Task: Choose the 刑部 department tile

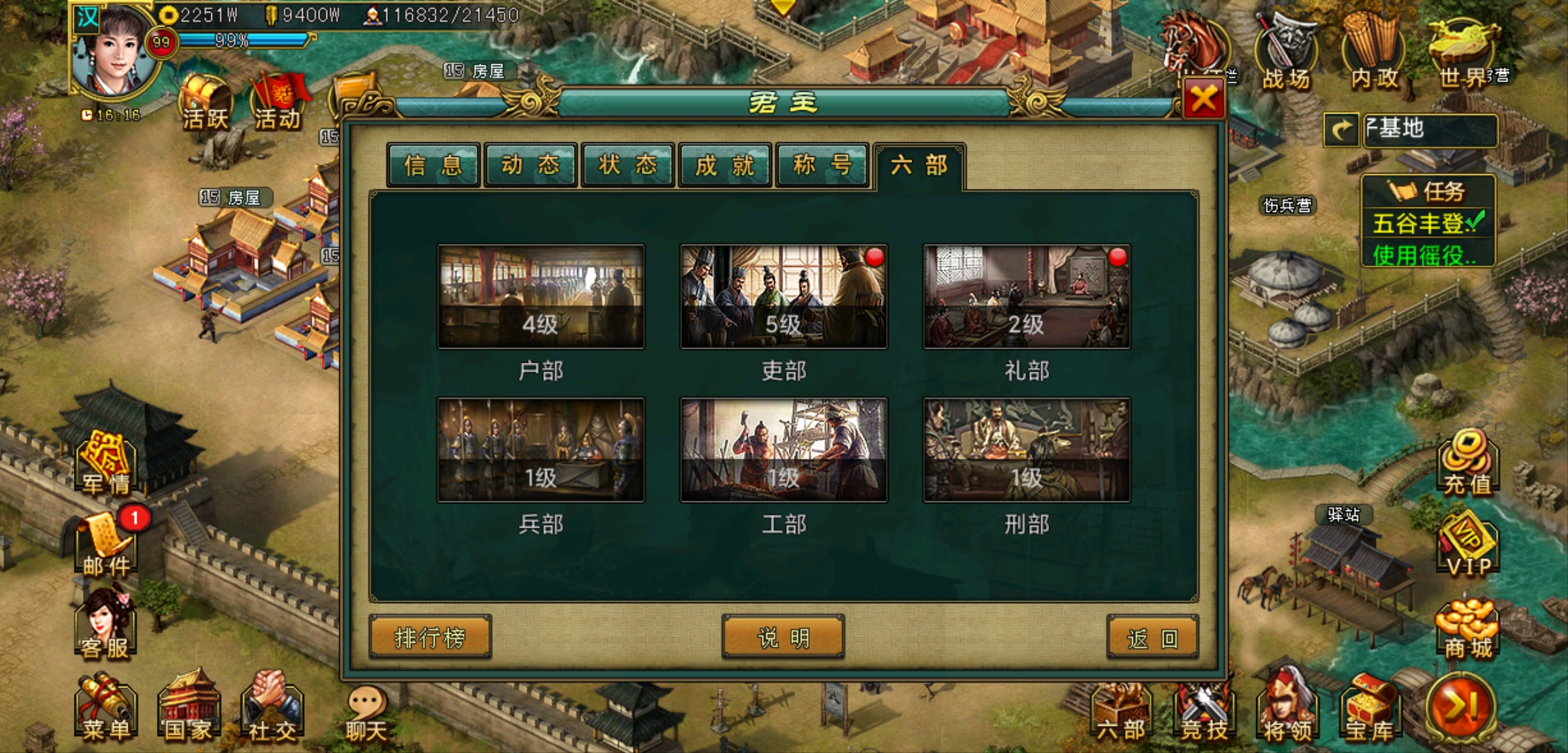Action: pos(1026,450)
